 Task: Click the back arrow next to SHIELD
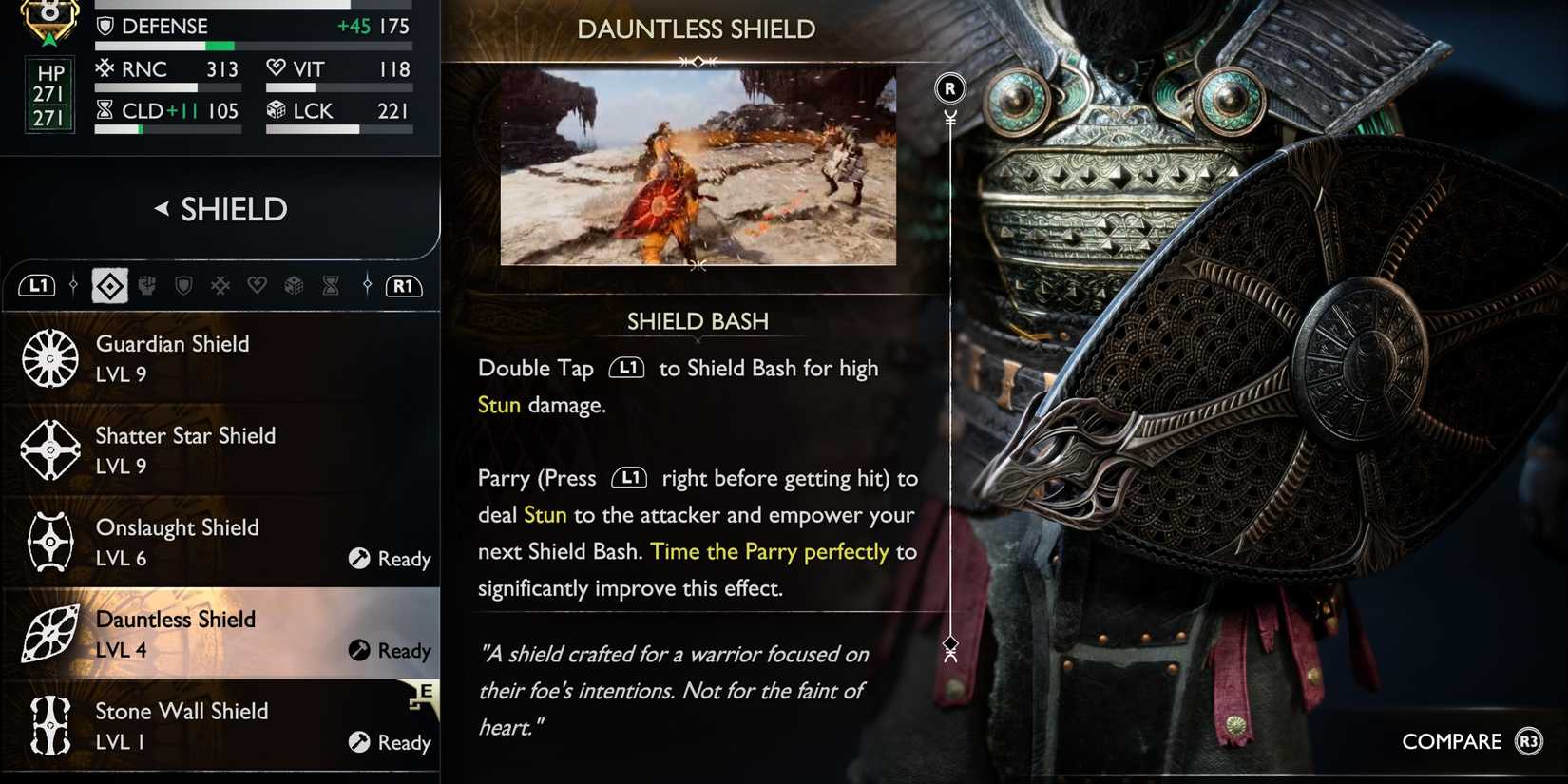[163, 208]
